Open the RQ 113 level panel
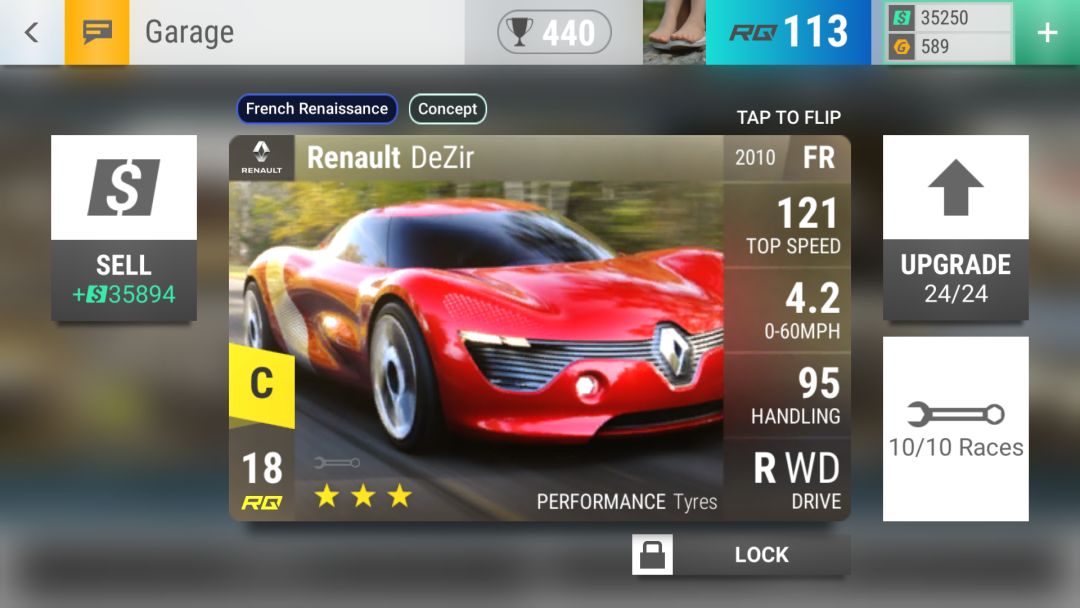The image size is (1080, 608). [788, 32]
